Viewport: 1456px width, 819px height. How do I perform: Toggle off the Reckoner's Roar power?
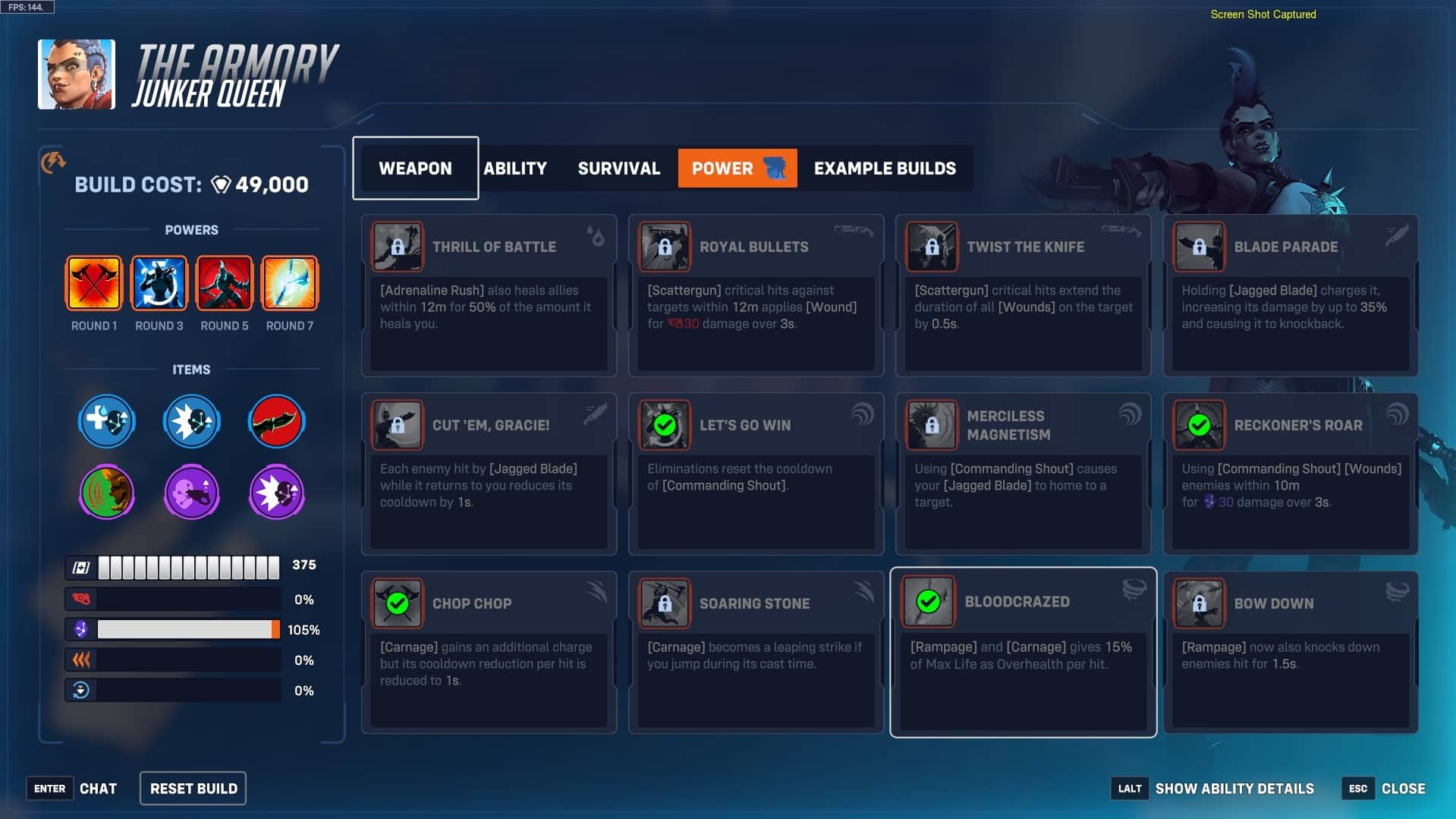(1200, 425)
